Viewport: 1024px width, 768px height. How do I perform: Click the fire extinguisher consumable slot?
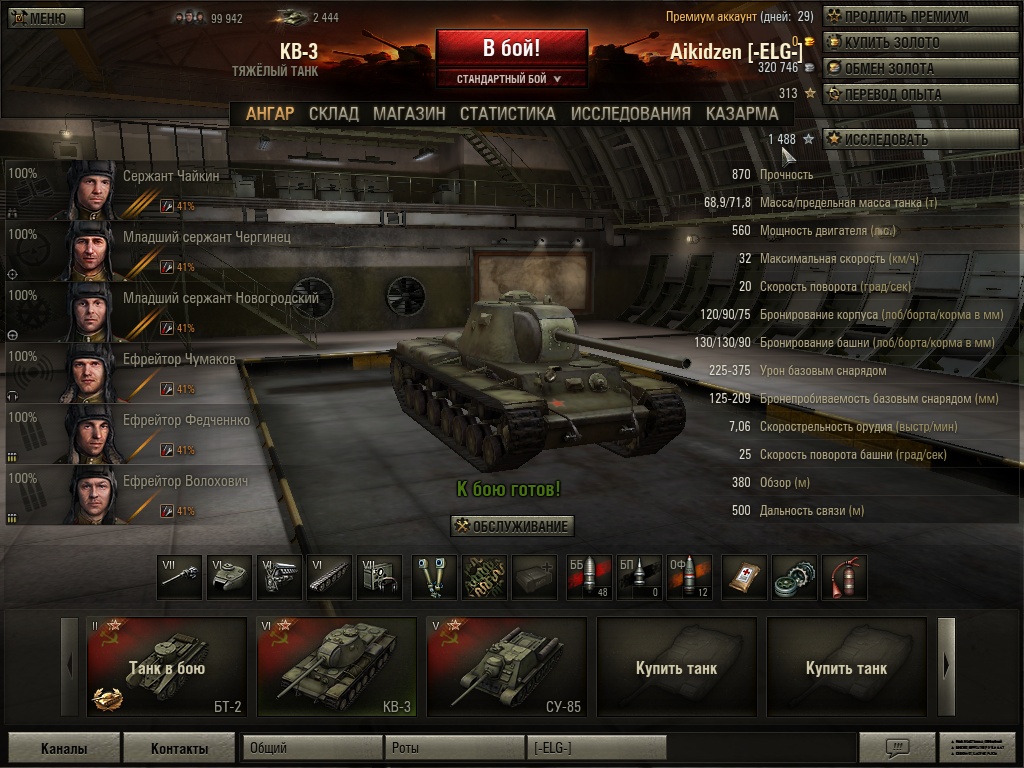[x=845, y=578]
